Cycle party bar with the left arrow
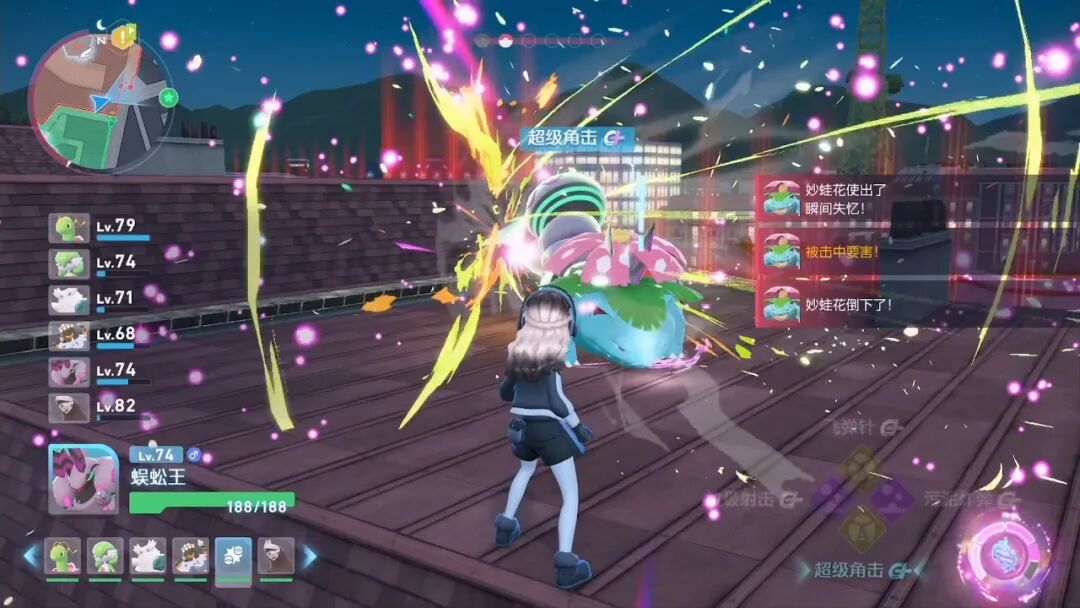 point(31,556)
